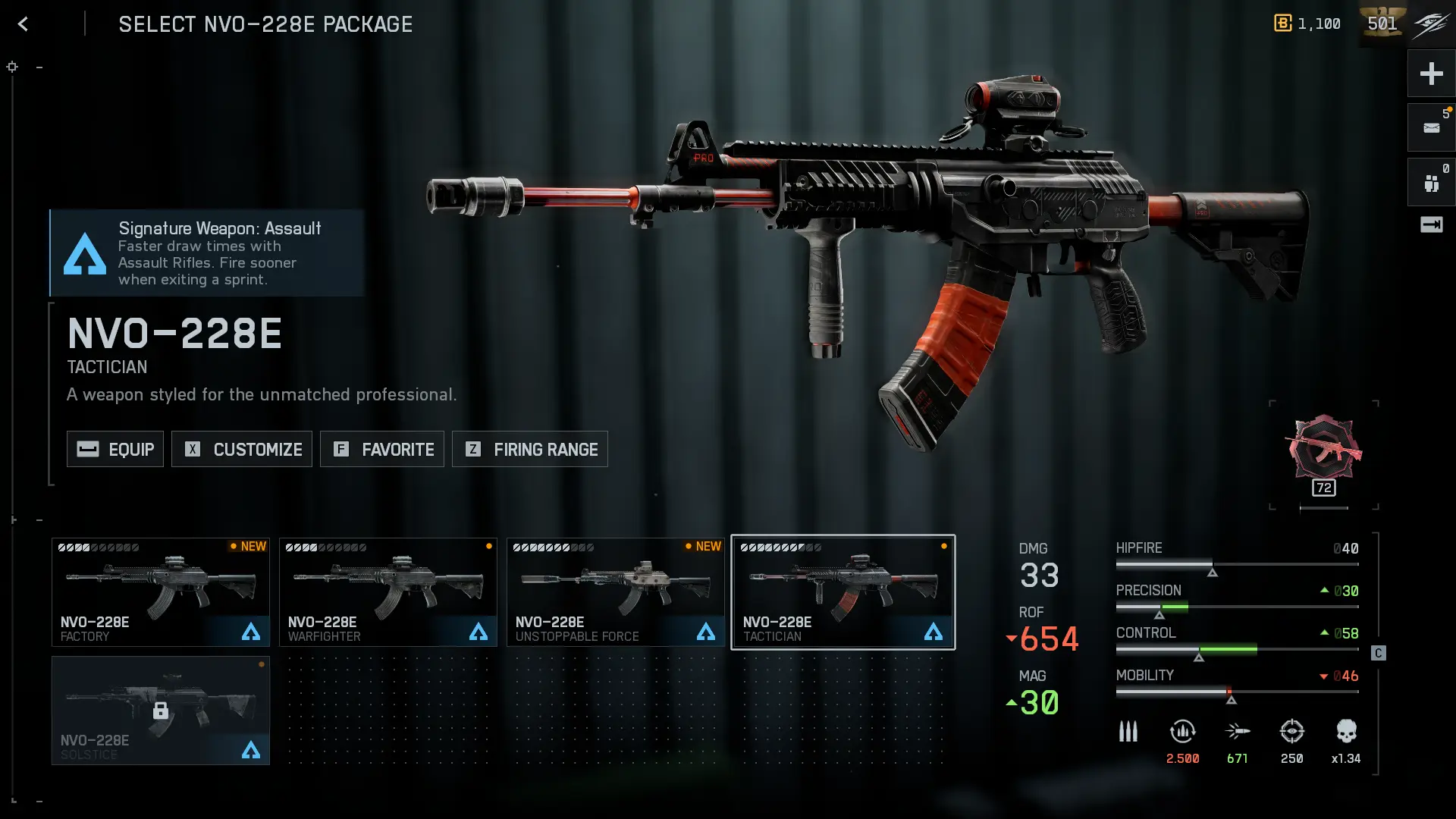Open the plus button in the top-right
1456x819 pixels.
click(1431, 74)
